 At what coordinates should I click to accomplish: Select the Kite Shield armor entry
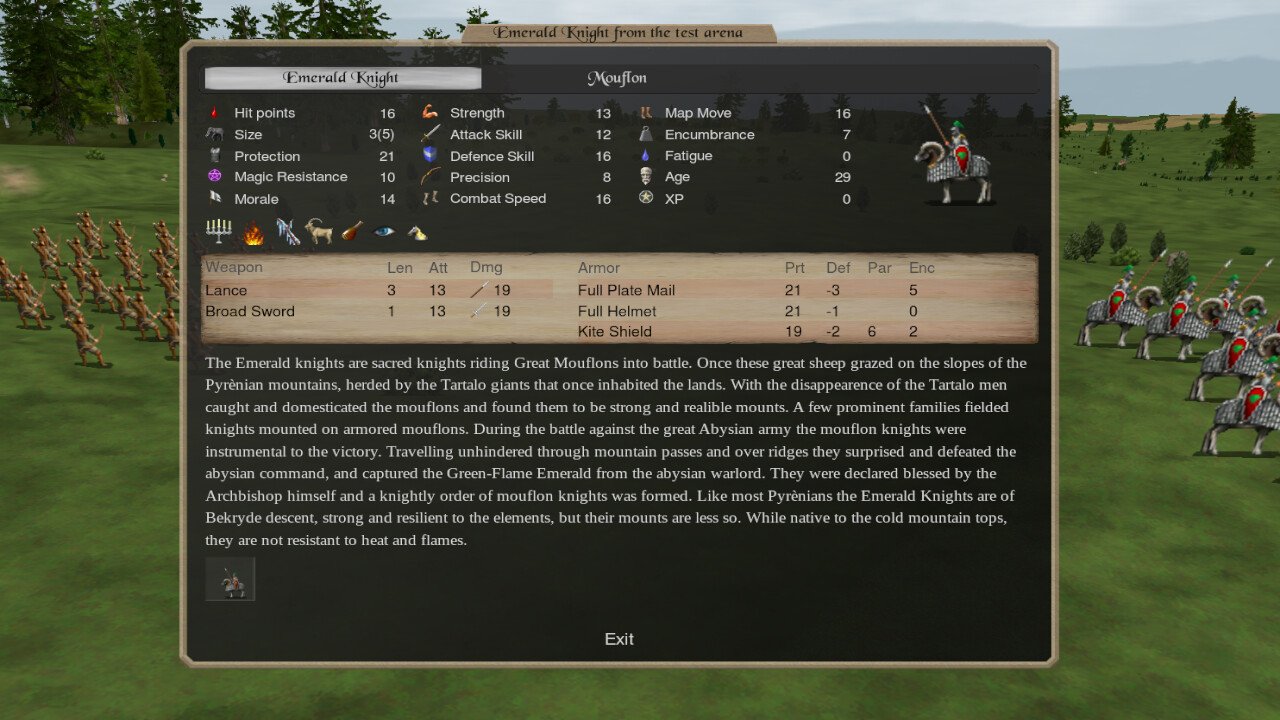click(x=616, y=331)
